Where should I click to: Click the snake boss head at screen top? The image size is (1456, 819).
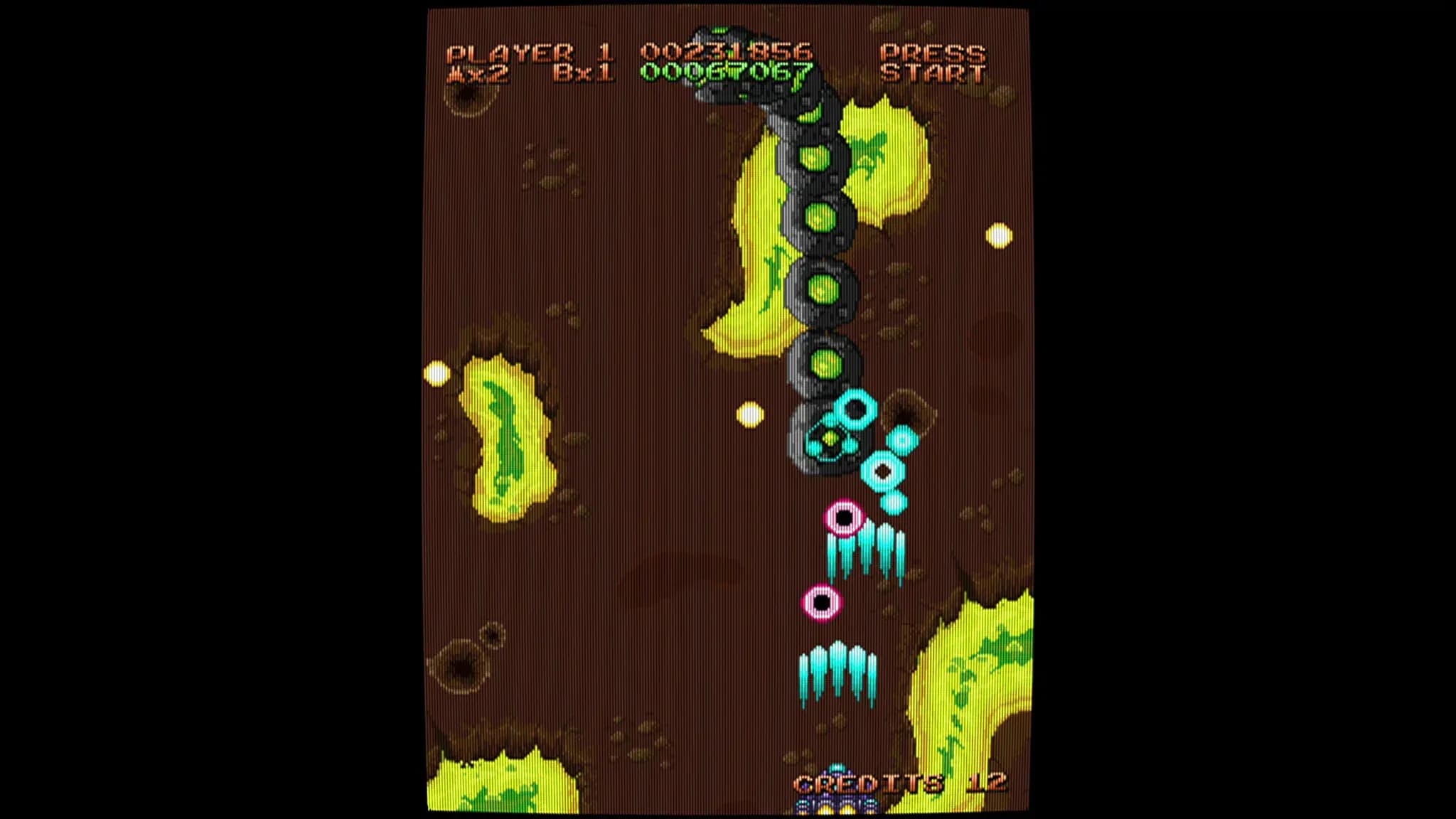725,50
